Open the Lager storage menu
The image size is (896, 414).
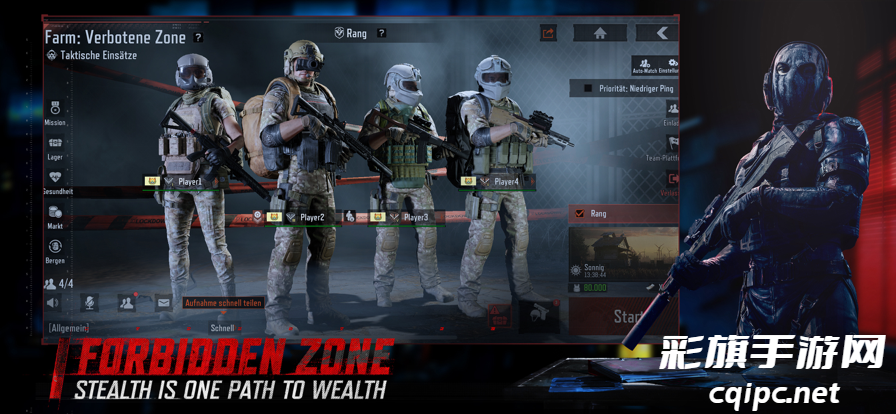point(55,144)
